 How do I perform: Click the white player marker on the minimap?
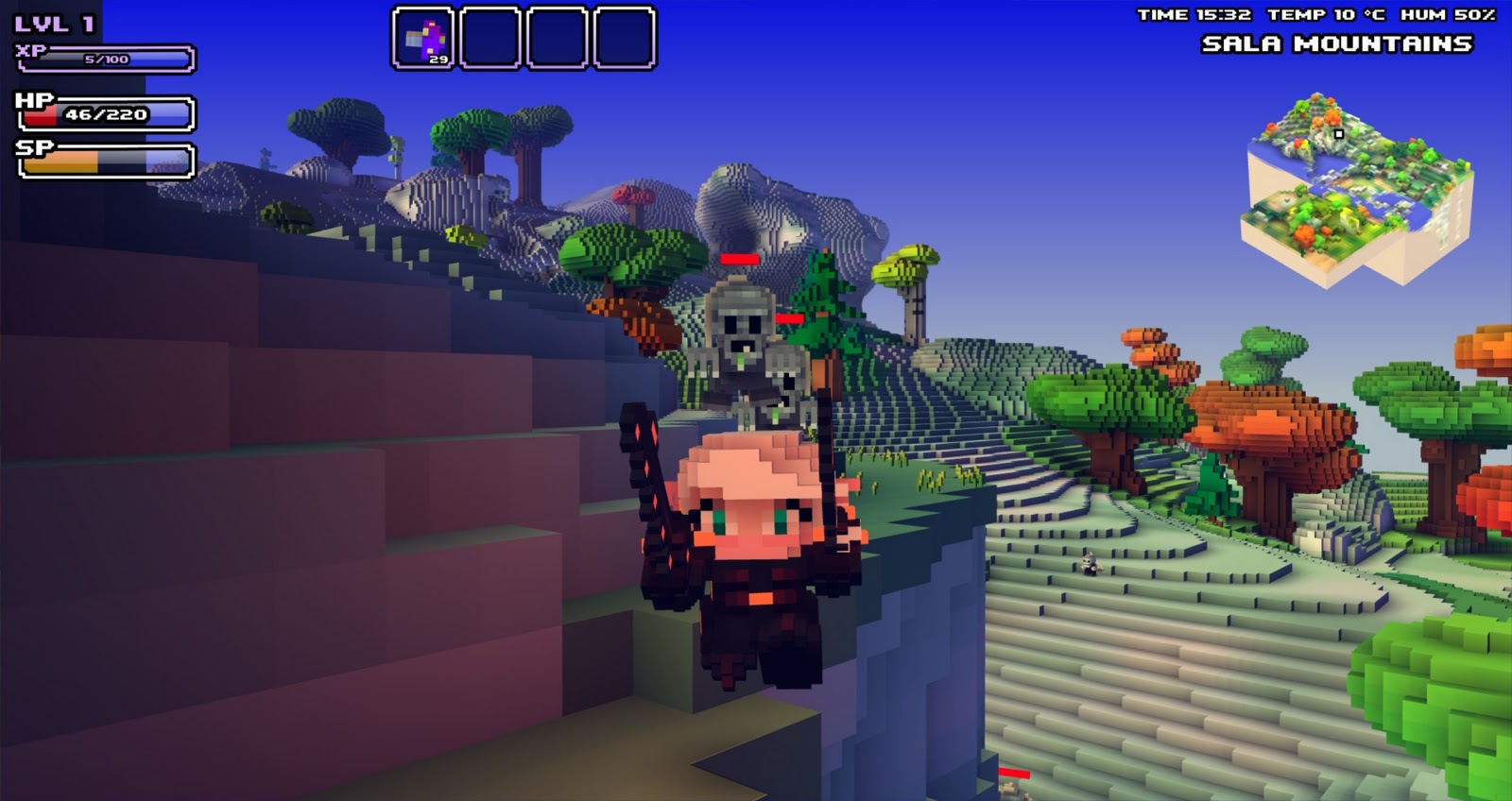1341,136
